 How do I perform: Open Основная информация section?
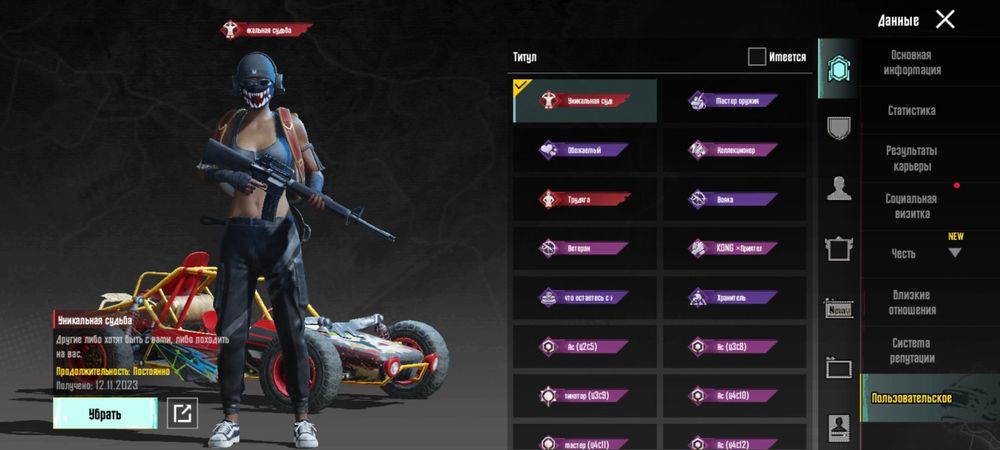(910, 63)
